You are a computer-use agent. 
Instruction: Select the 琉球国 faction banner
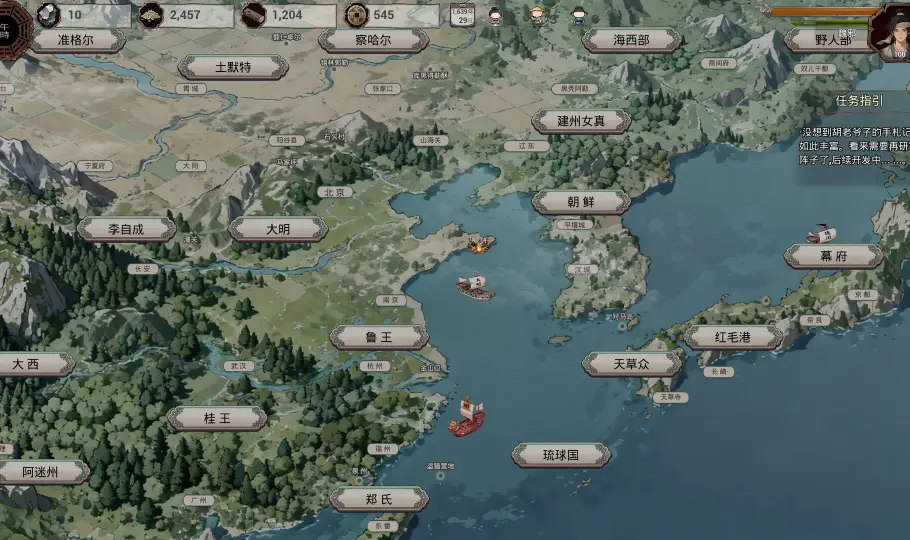point(561,455)
